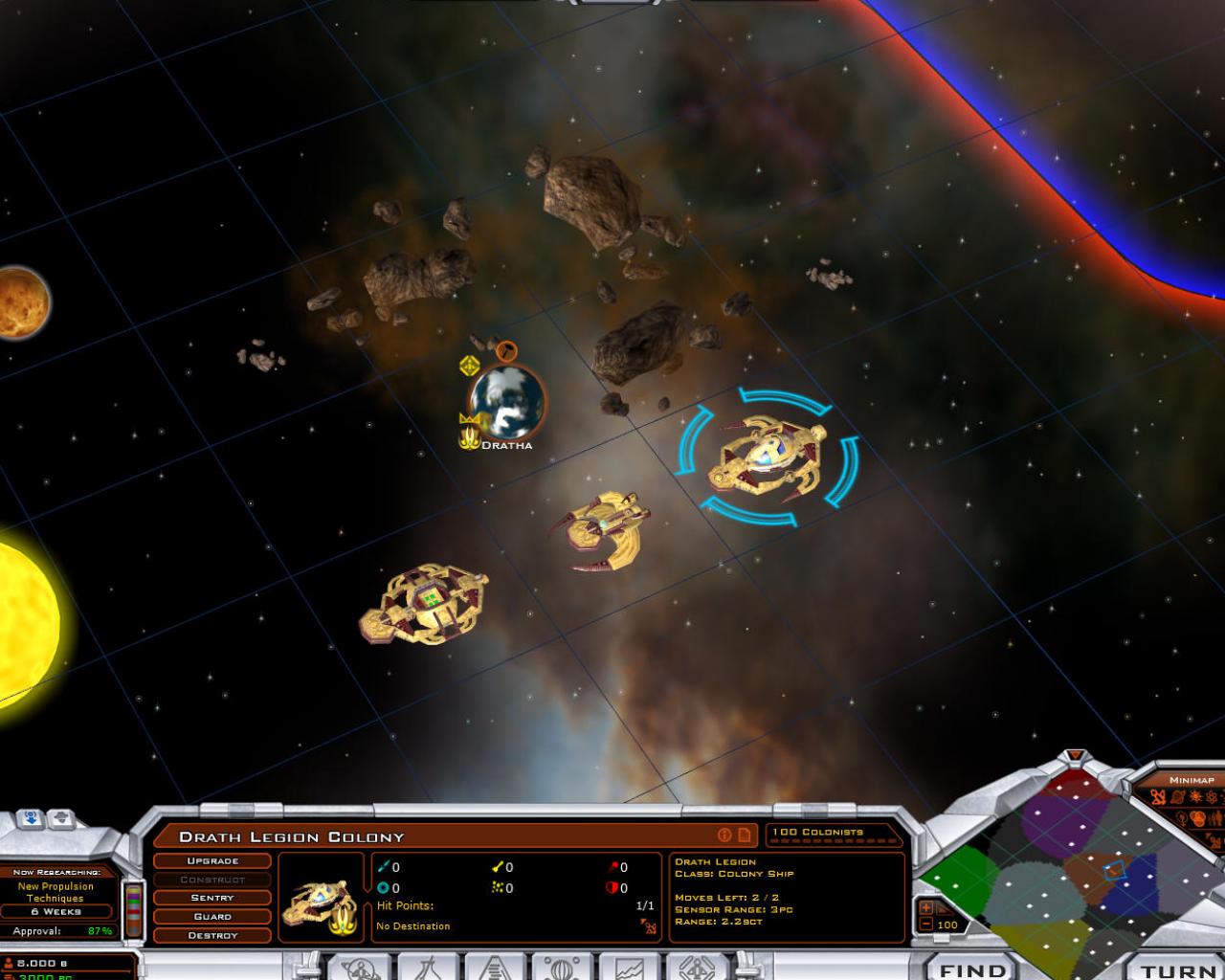Open the Civilizations screen icon
Screen dimensions: 1225x980
[431, 970]
